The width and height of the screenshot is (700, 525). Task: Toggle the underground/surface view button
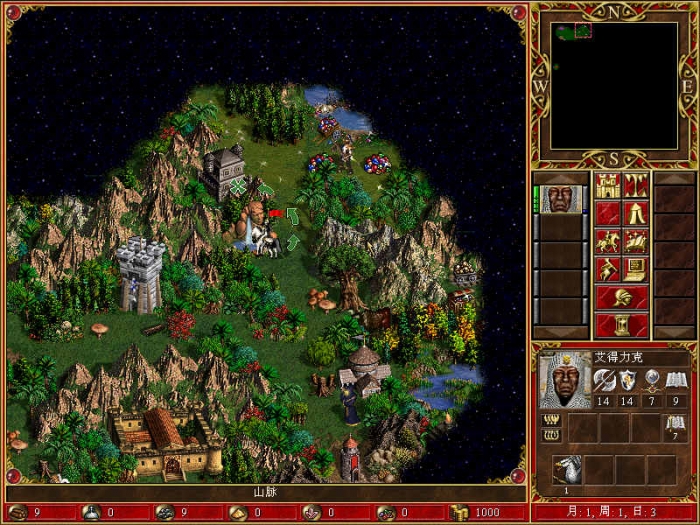pyautogui.click(x=636, y=185)
